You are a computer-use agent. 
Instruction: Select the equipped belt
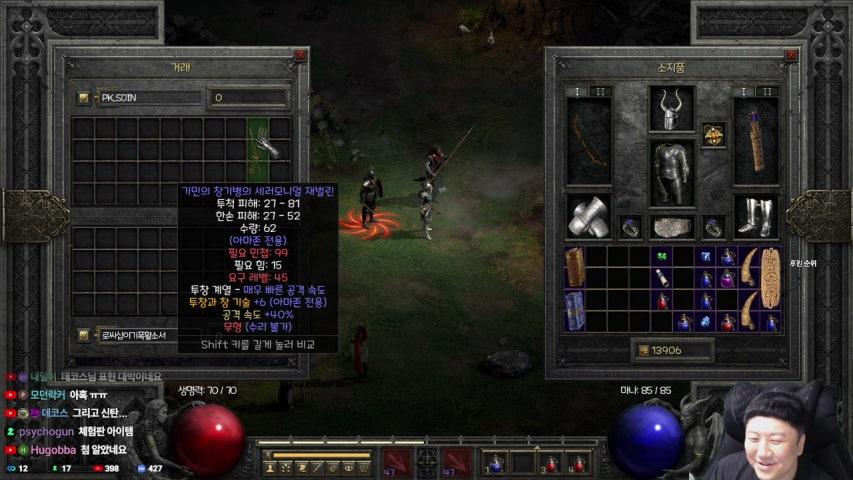pos(672,227)
